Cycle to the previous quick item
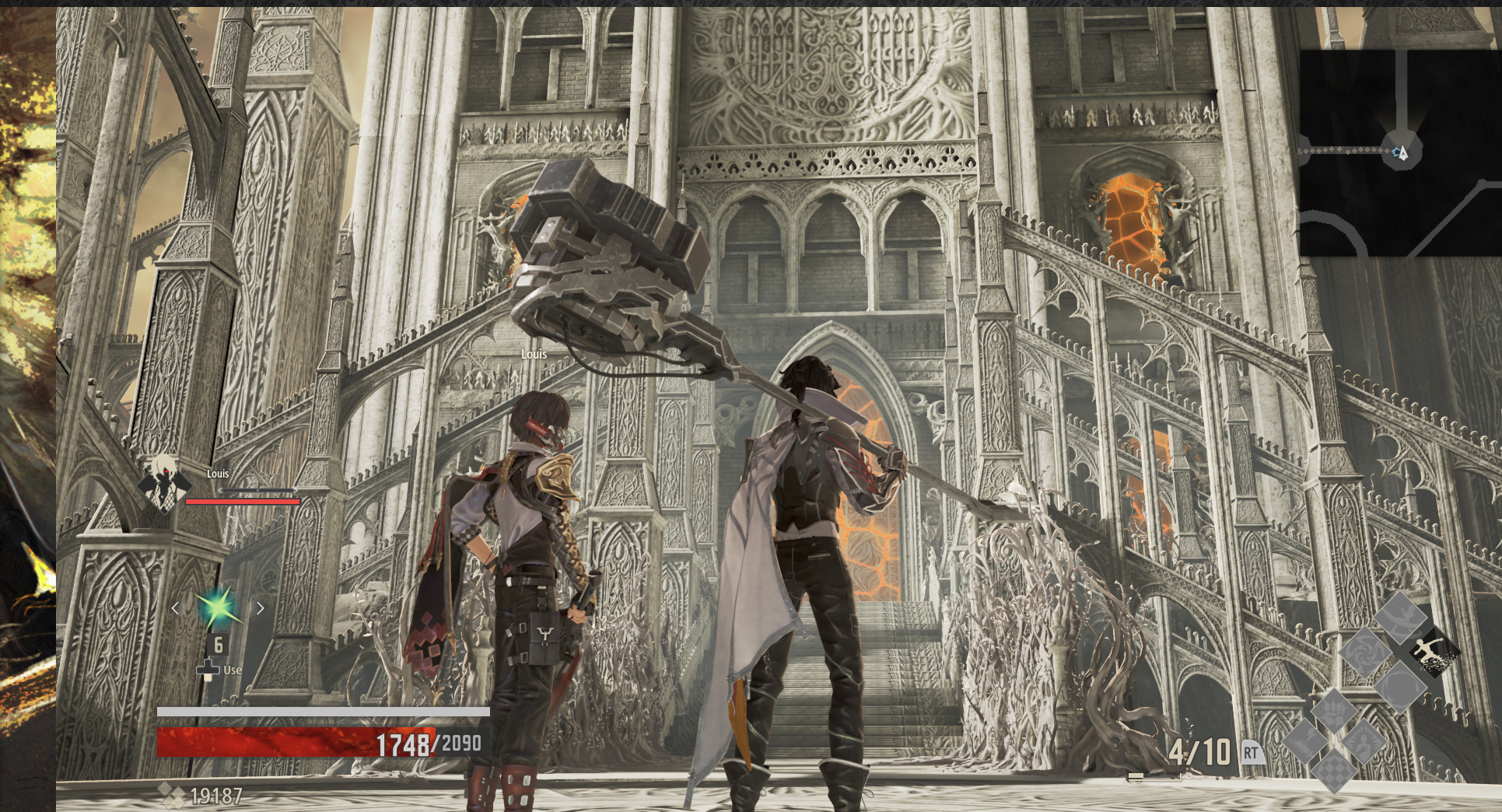The width and height of the screenshot is (1502, 812). [x=175, y=608]
